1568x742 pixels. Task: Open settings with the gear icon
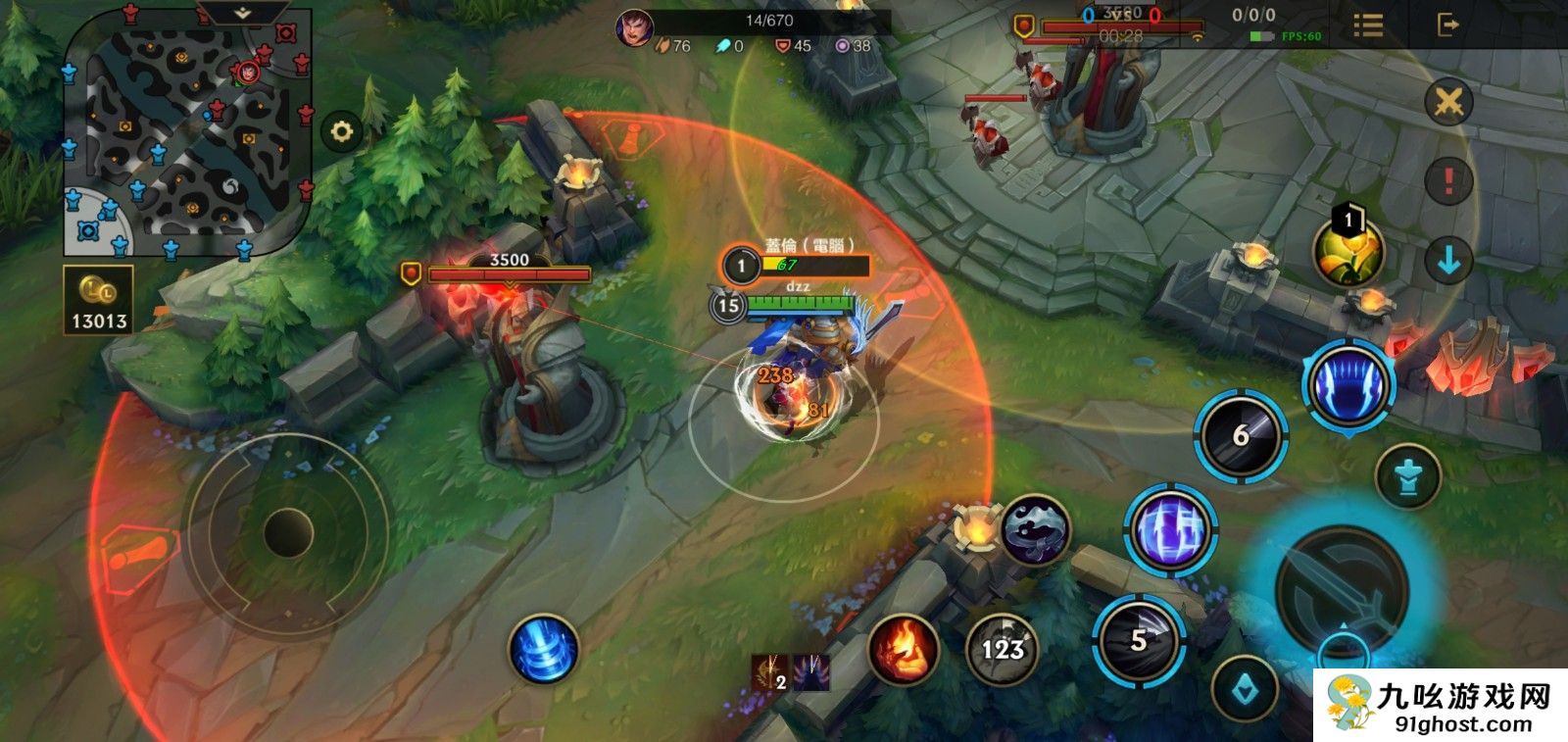click(341, 131)
